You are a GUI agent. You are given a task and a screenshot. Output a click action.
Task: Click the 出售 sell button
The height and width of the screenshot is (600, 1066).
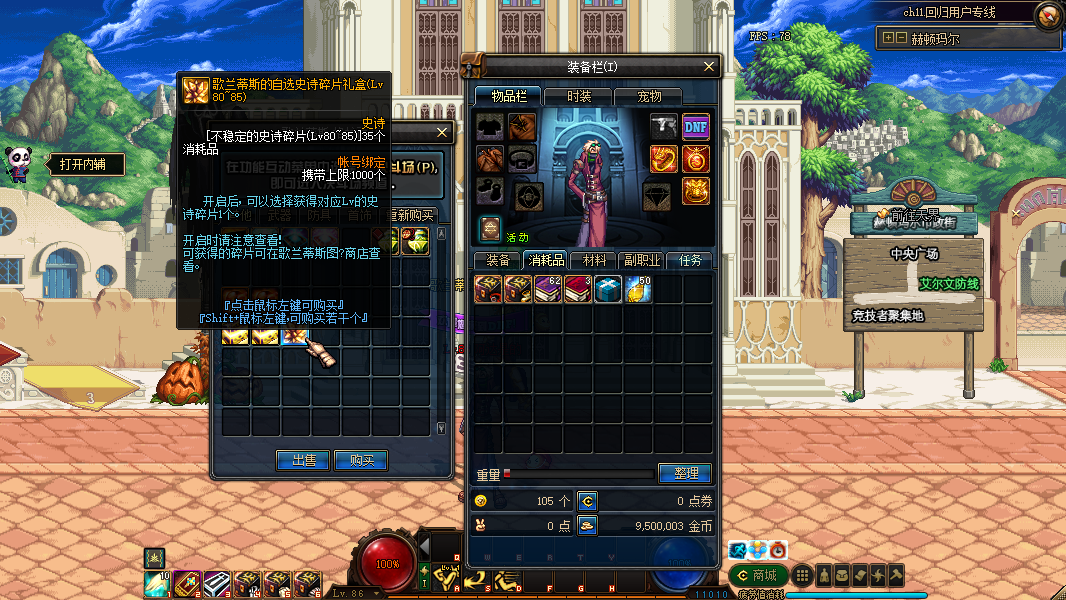(x=304, y=460)
